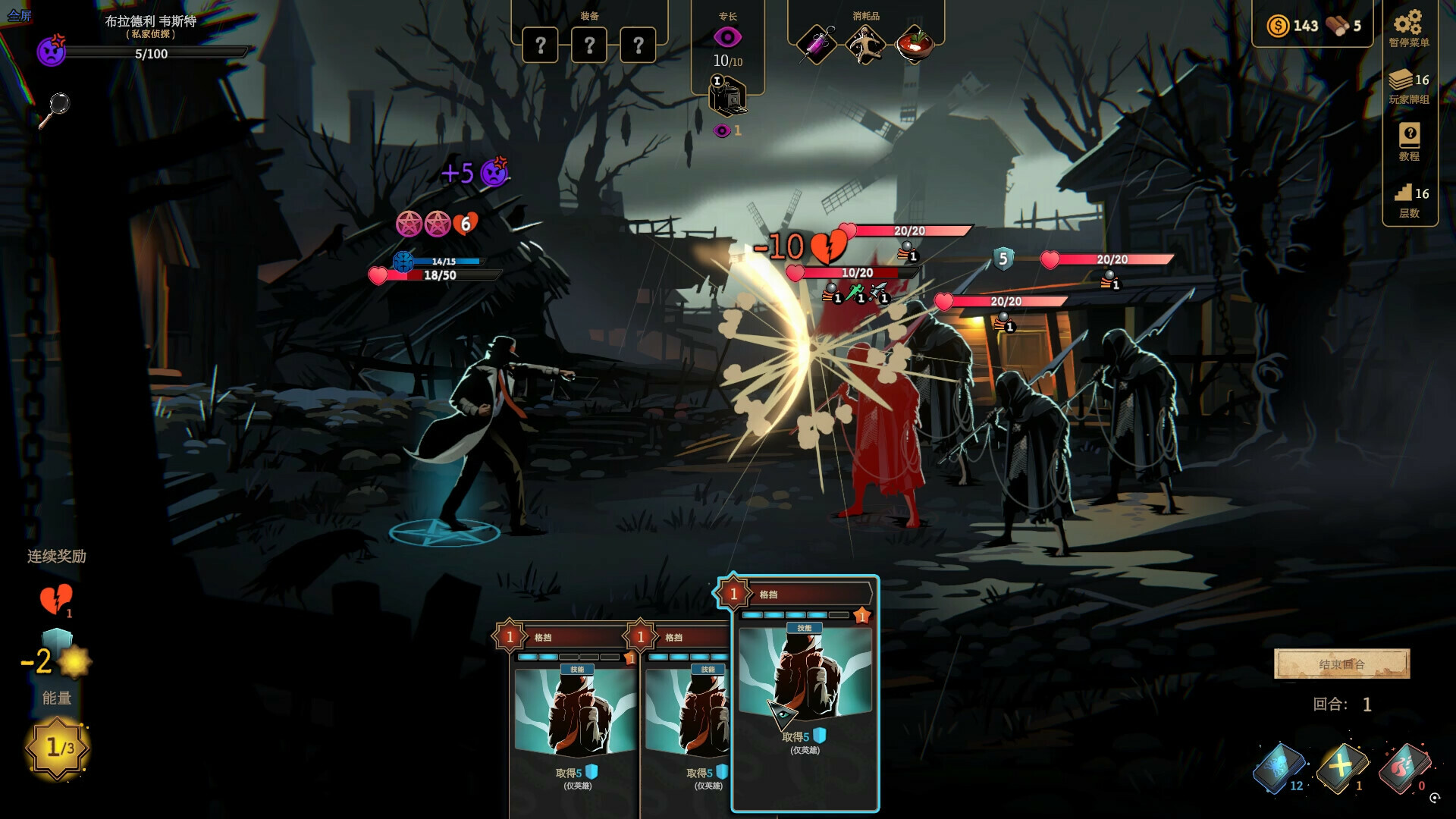Screen dimensions: 1456x819
Task: Click the first empty ? equipment slot
Action: point(541,44)
